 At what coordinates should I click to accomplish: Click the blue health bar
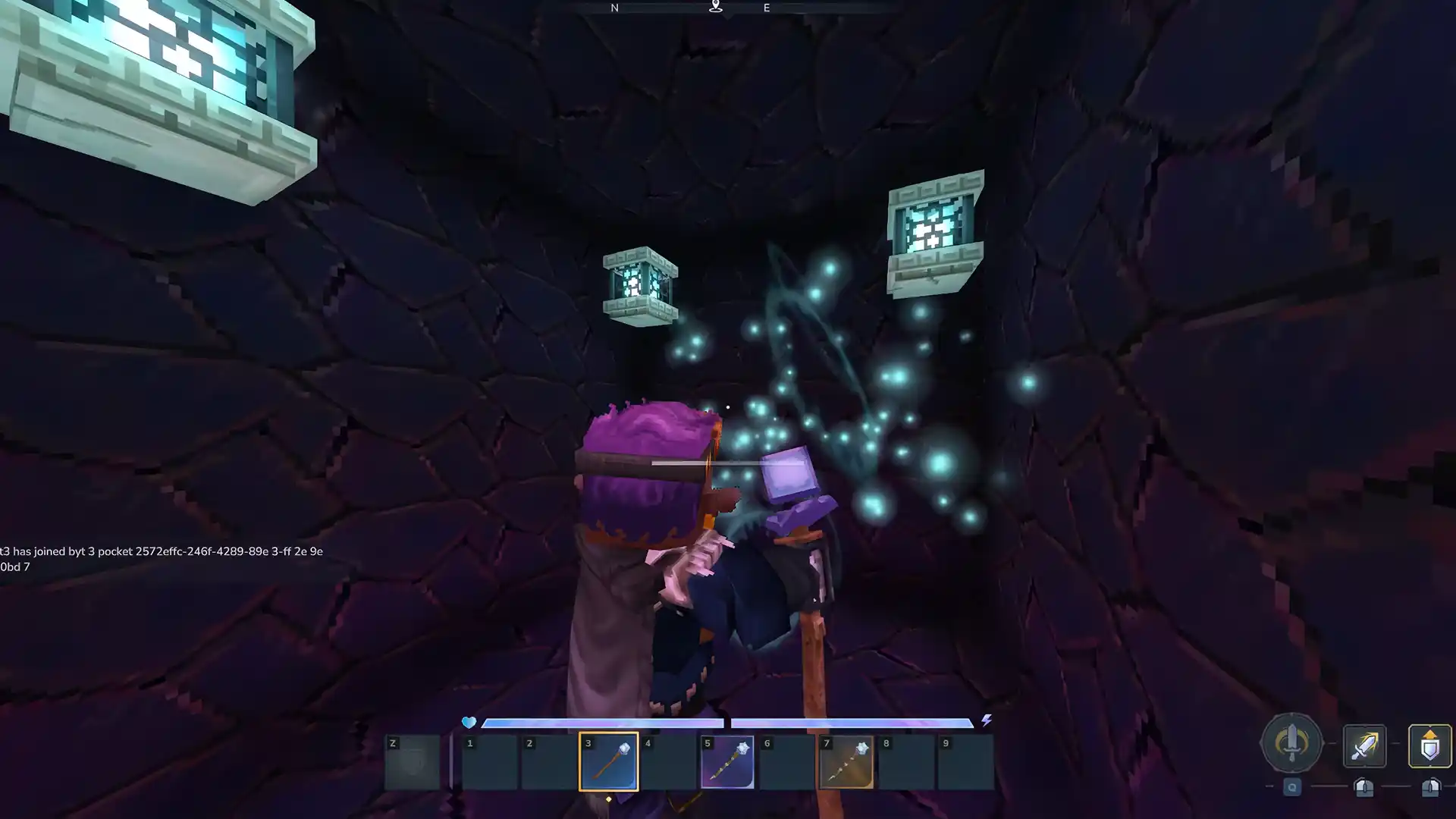603,723
